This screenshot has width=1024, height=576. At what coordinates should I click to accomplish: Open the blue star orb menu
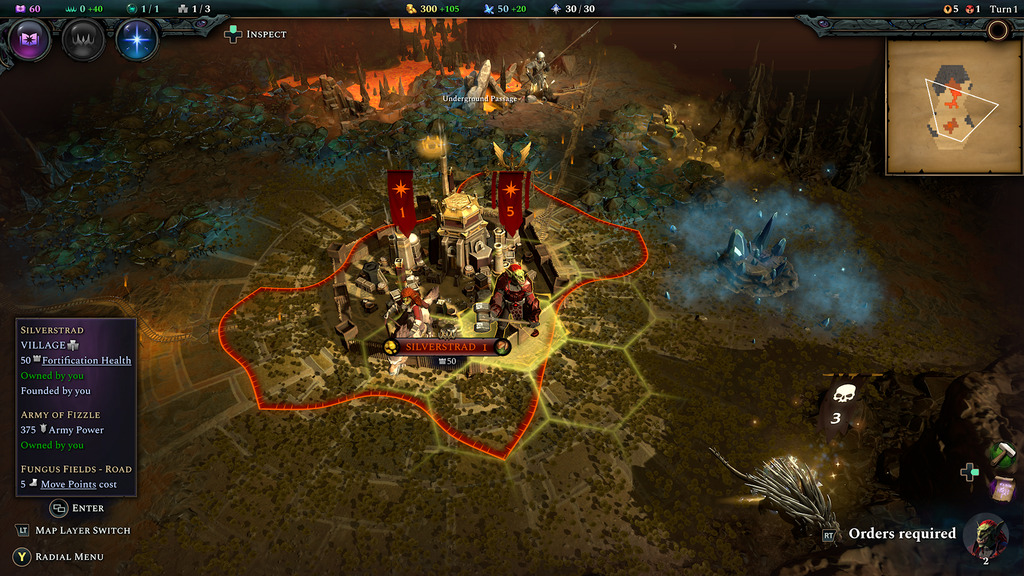pos(137,41)
